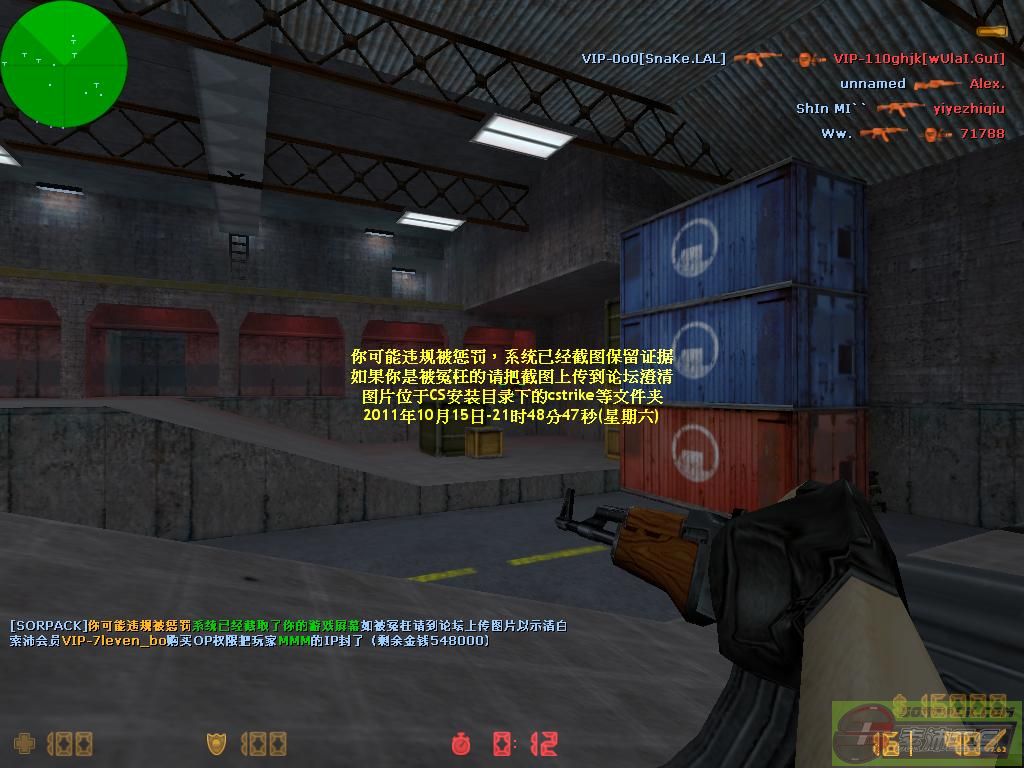Click the kill feed entry for yiyezhiqiu

pyautogui.click(x=900, y=109)
